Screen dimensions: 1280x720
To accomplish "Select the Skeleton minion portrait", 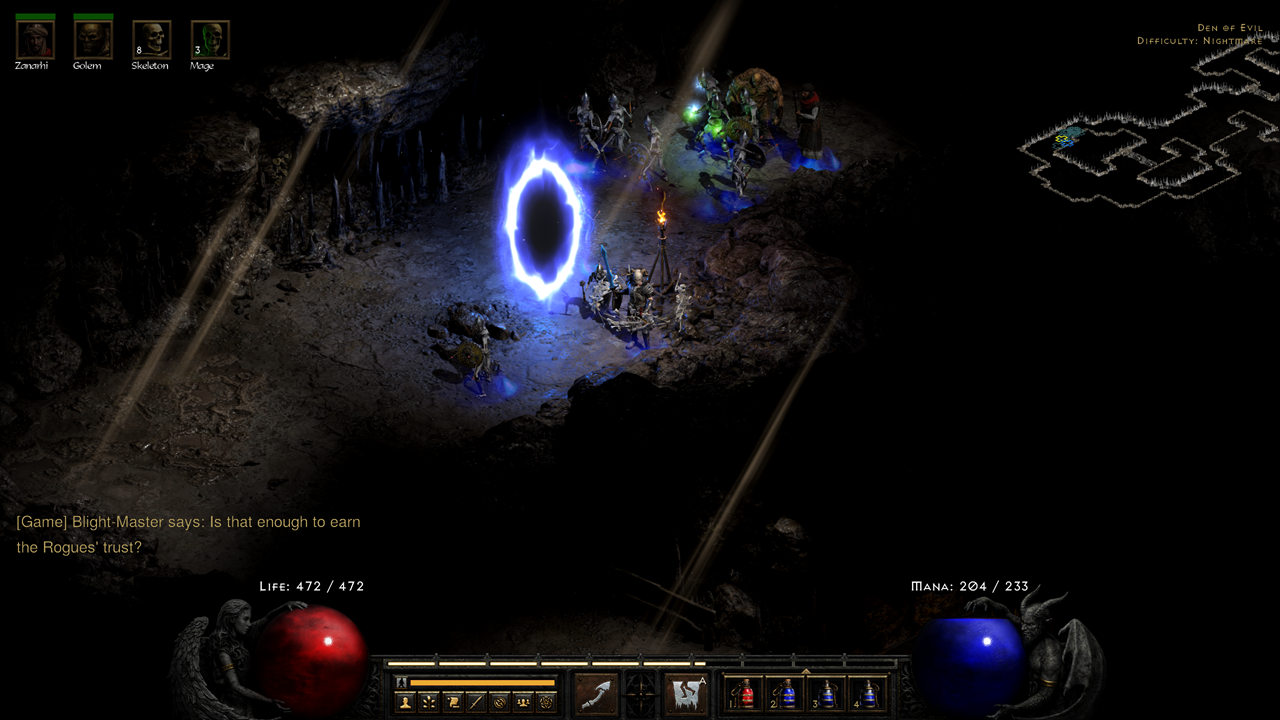I will pyautogui.click(x=151, y=40).
